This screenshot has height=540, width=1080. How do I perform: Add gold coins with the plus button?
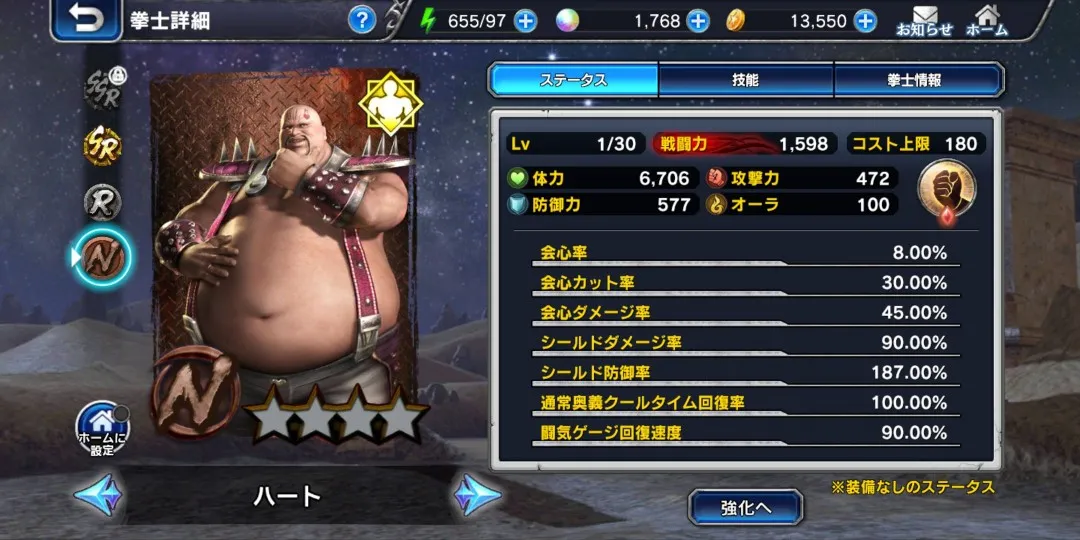coord(865,20)
